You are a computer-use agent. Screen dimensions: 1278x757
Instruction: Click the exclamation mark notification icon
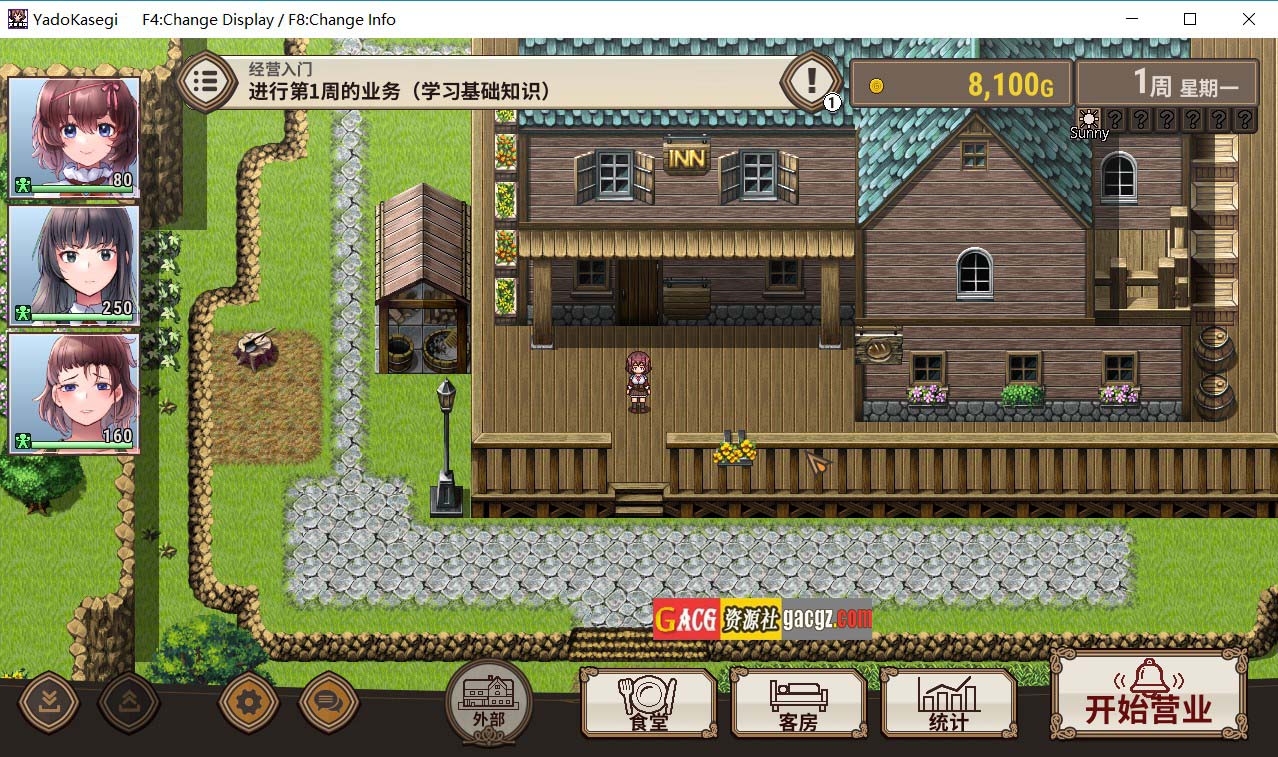click(811, 80)
